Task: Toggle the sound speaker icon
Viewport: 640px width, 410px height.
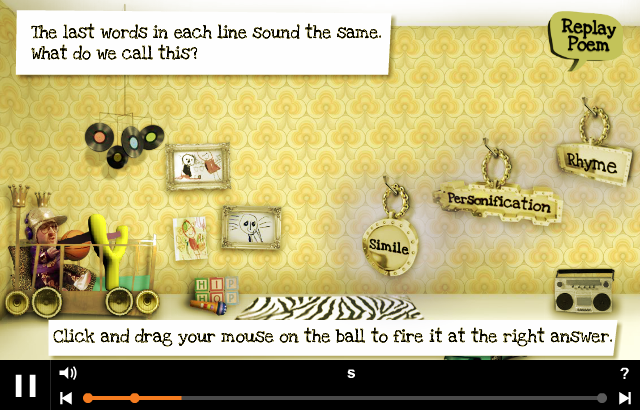Action: point(68,373)
